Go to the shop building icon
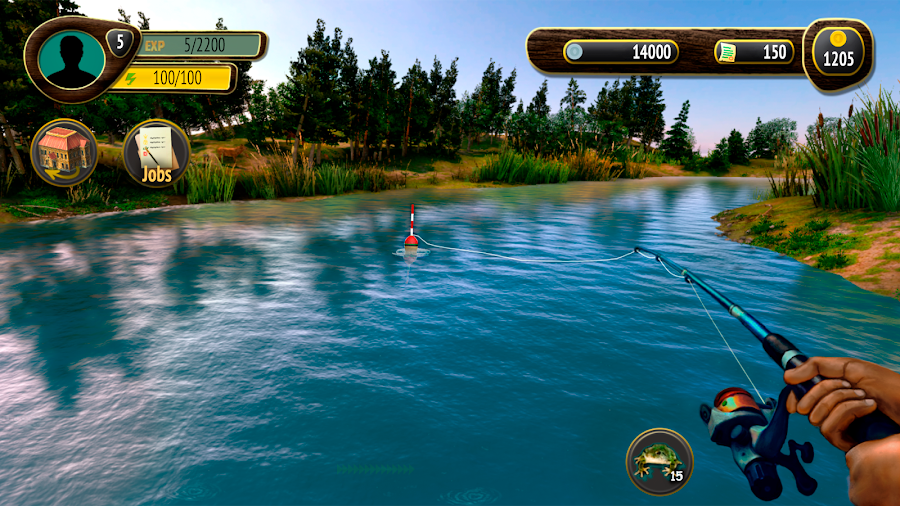900x506 pixels. pyautogui.click(x=64, y=153)
